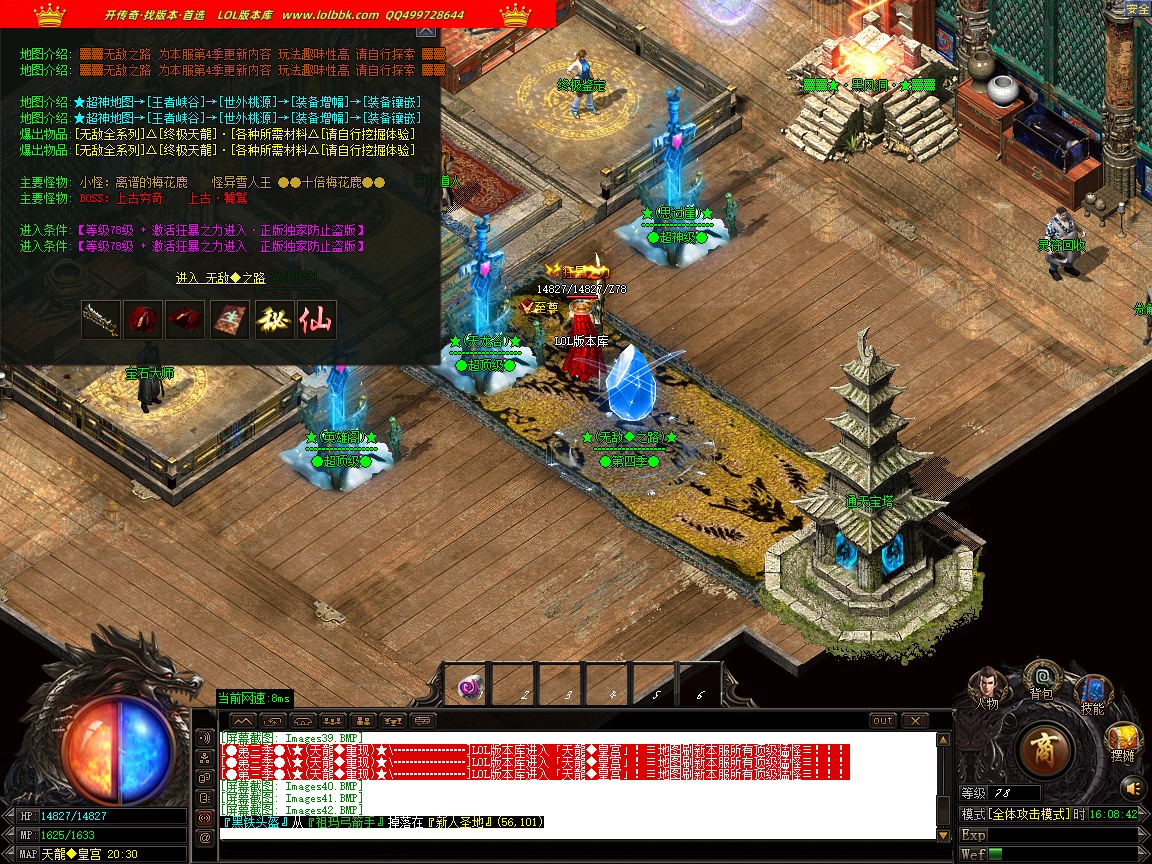Open the stall (摆摊) treasure chest

[1123, 741]
